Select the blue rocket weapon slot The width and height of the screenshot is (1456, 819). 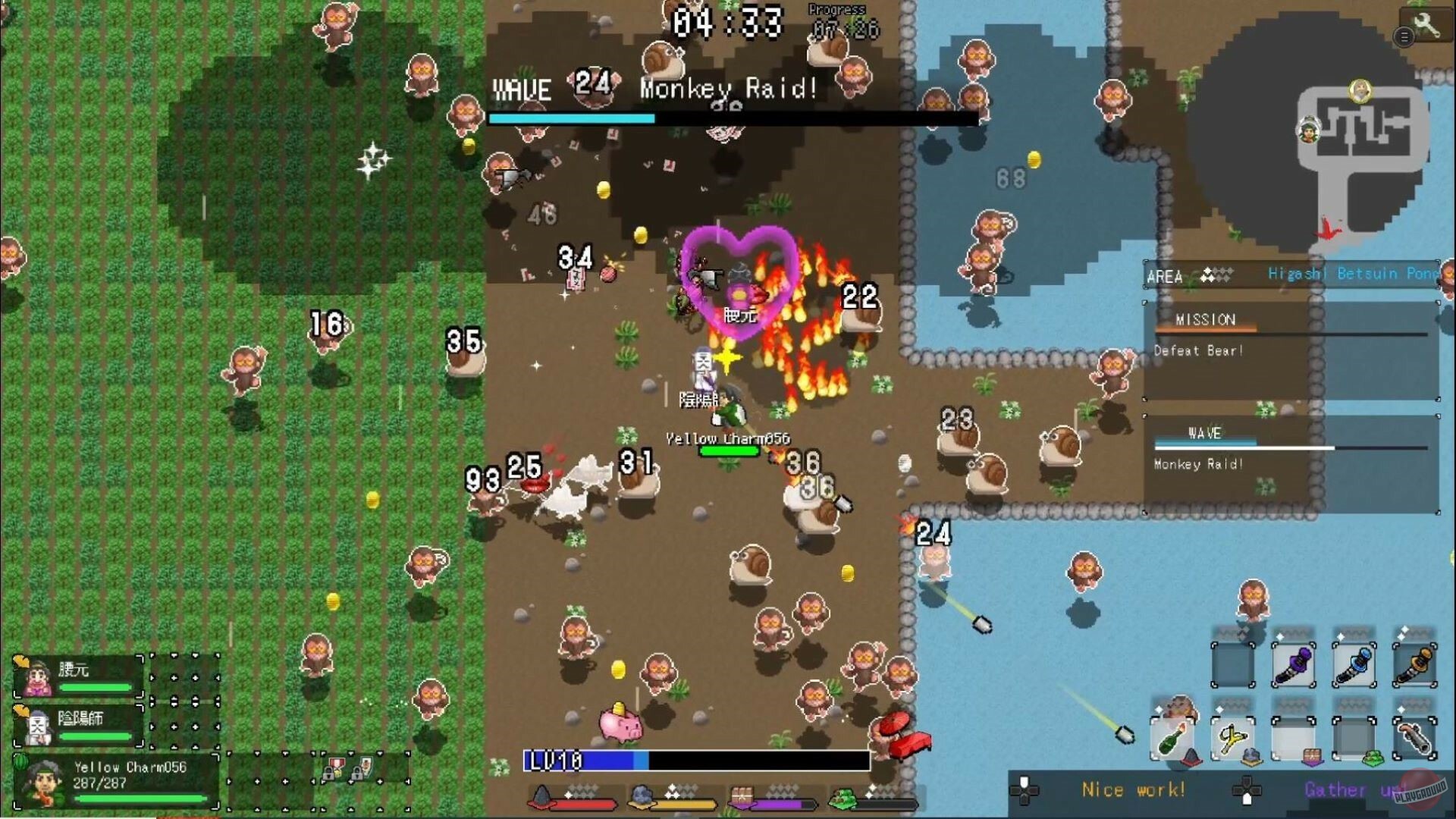pos(1354,664)
